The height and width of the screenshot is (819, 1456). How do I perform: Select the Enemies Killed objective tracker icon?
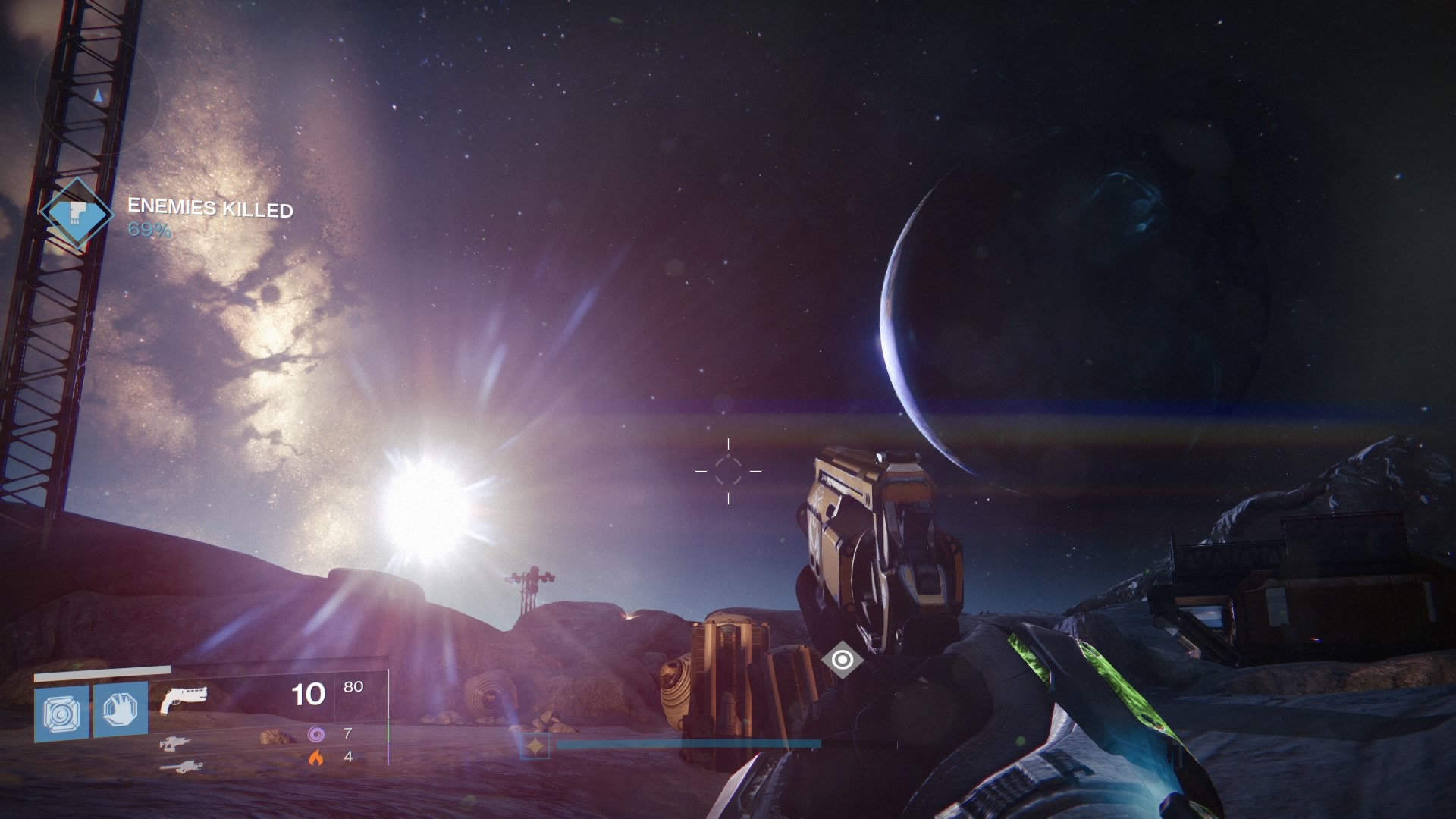(x=76, y=214)
